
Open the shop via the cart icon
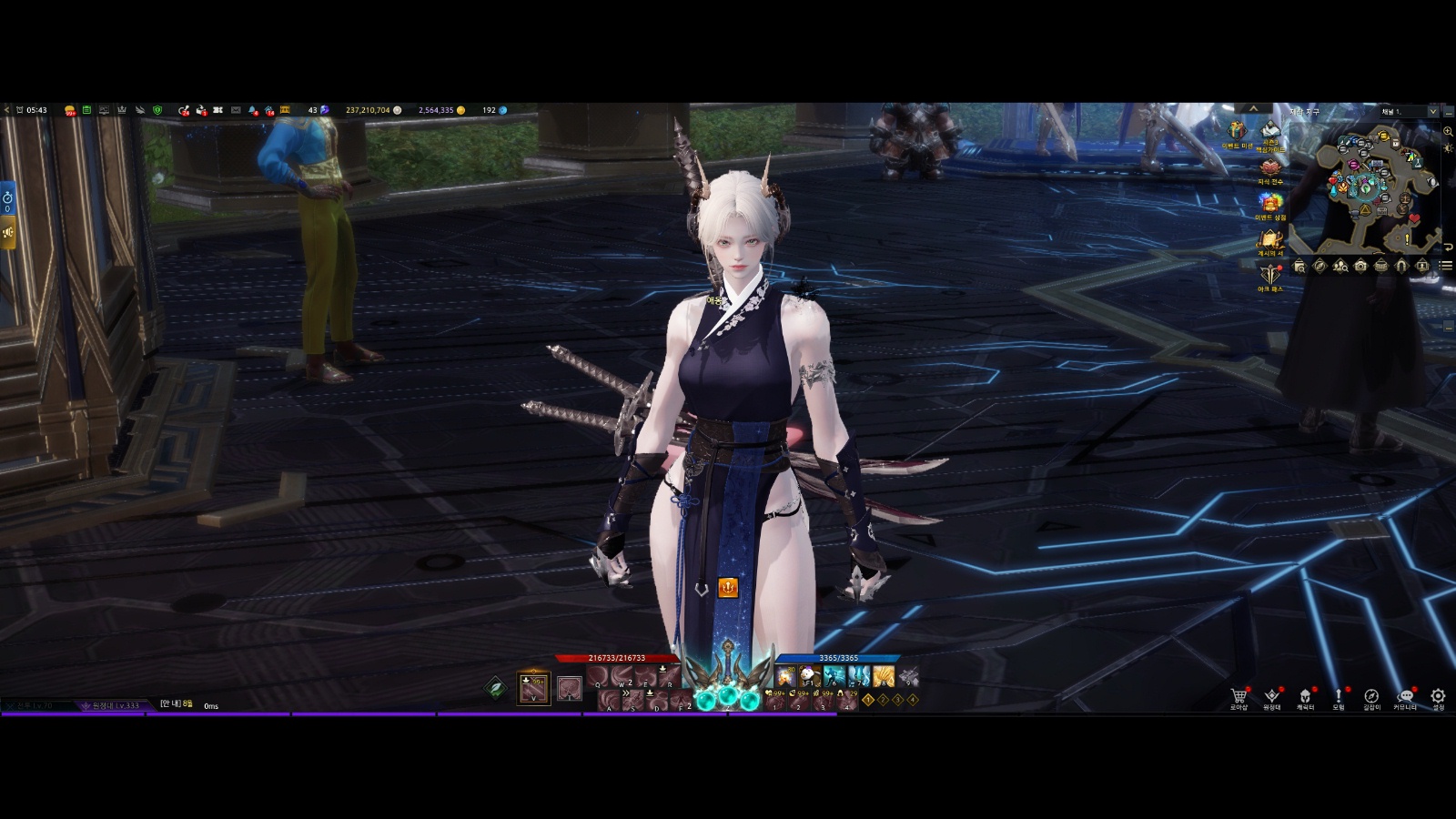[x=1239, y=696]
